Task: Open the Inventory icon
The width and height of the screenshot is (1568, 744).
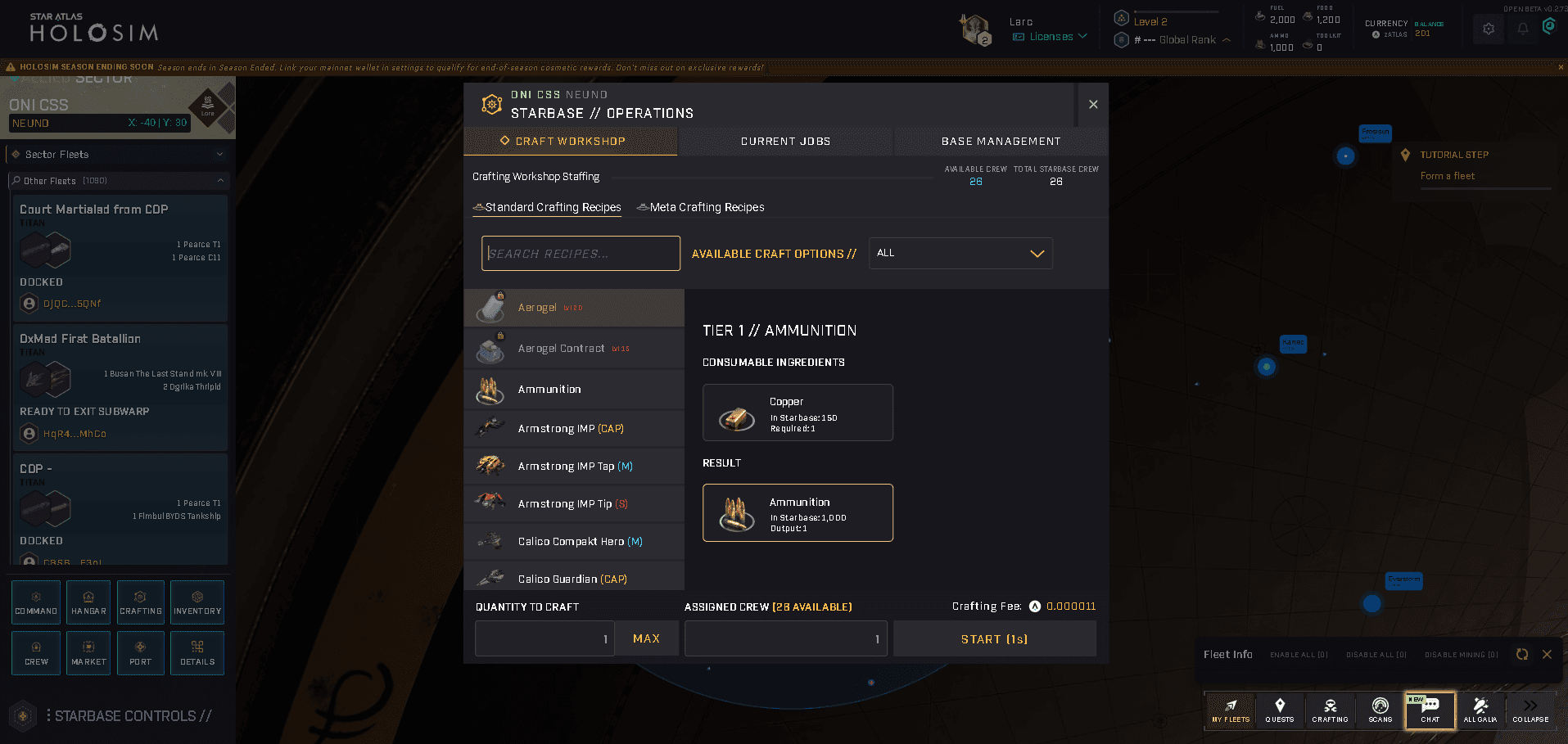Action: tap(197, 602)
